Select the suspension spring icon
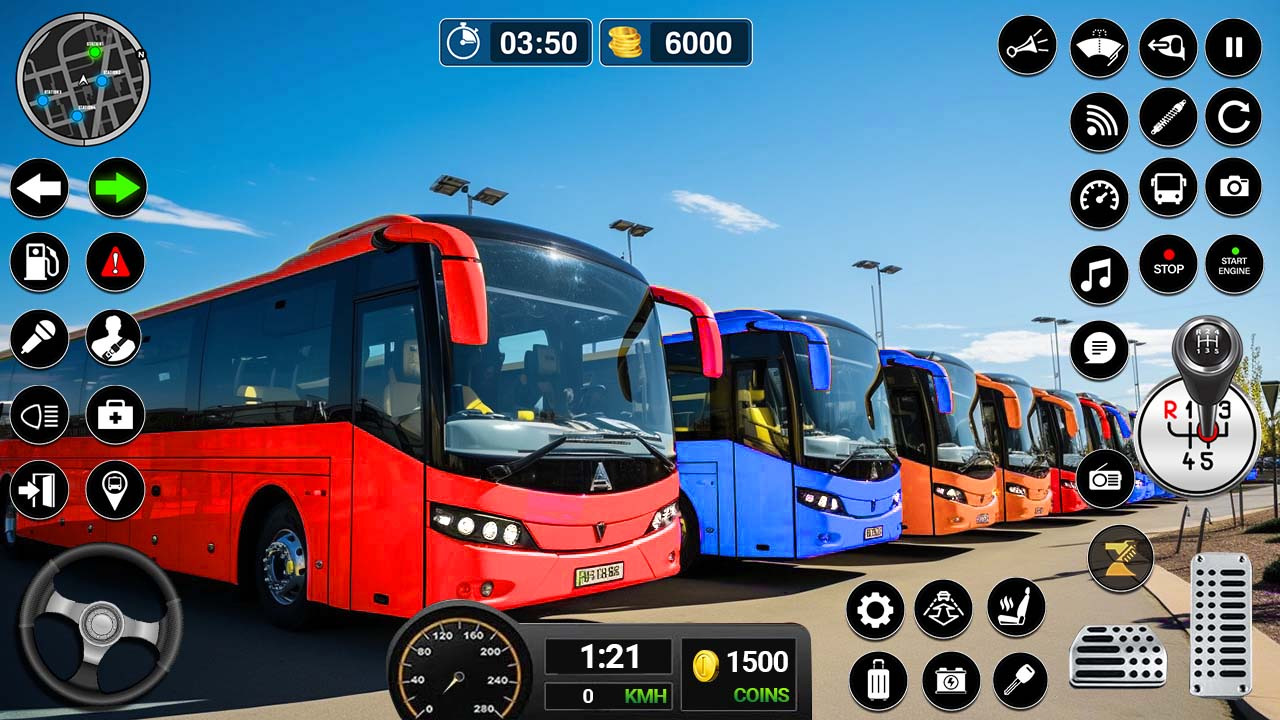 1166,120
